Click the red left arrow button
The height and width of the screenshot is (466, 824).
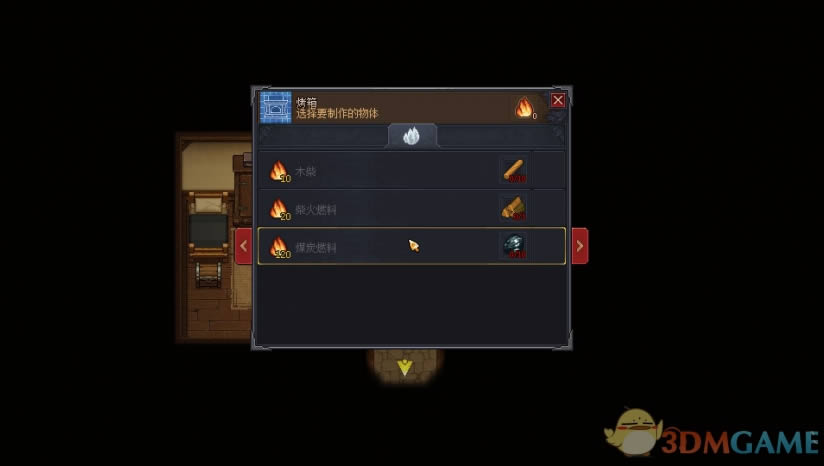click(243, 246)
